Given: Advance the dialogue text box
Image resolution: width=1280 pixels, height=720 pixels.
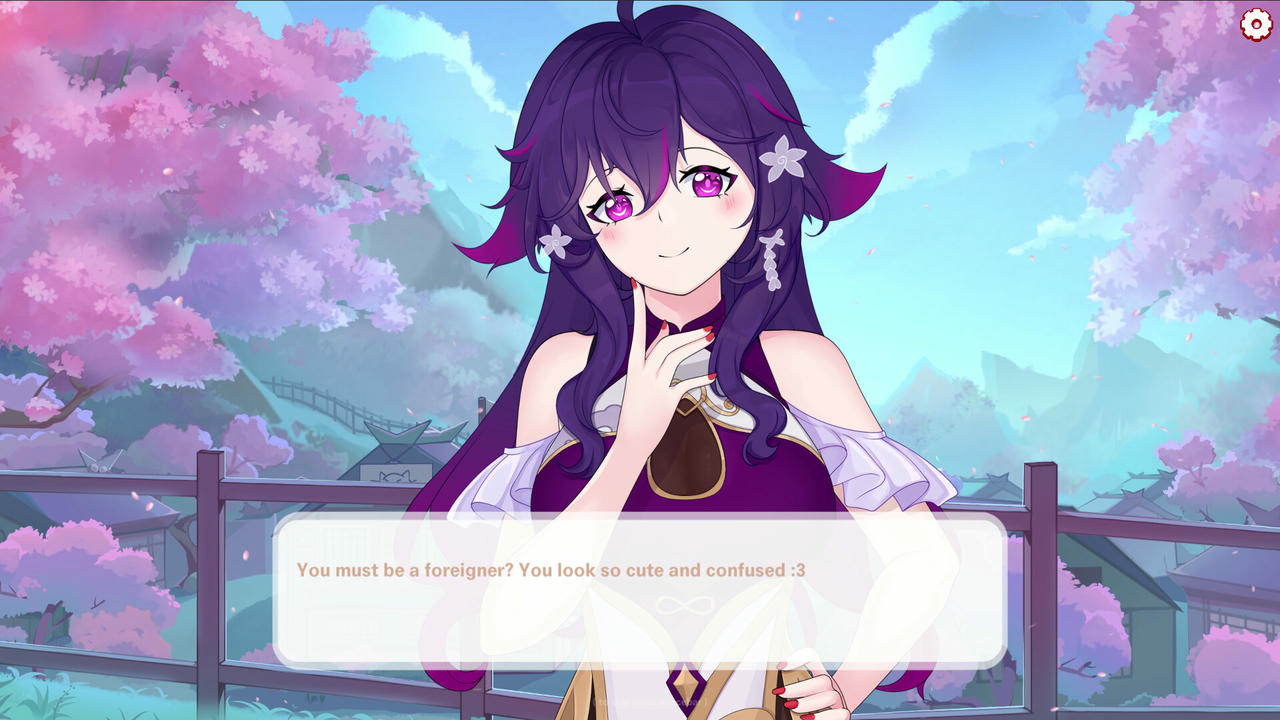Looking at the screenshot, I should (639, 590).
